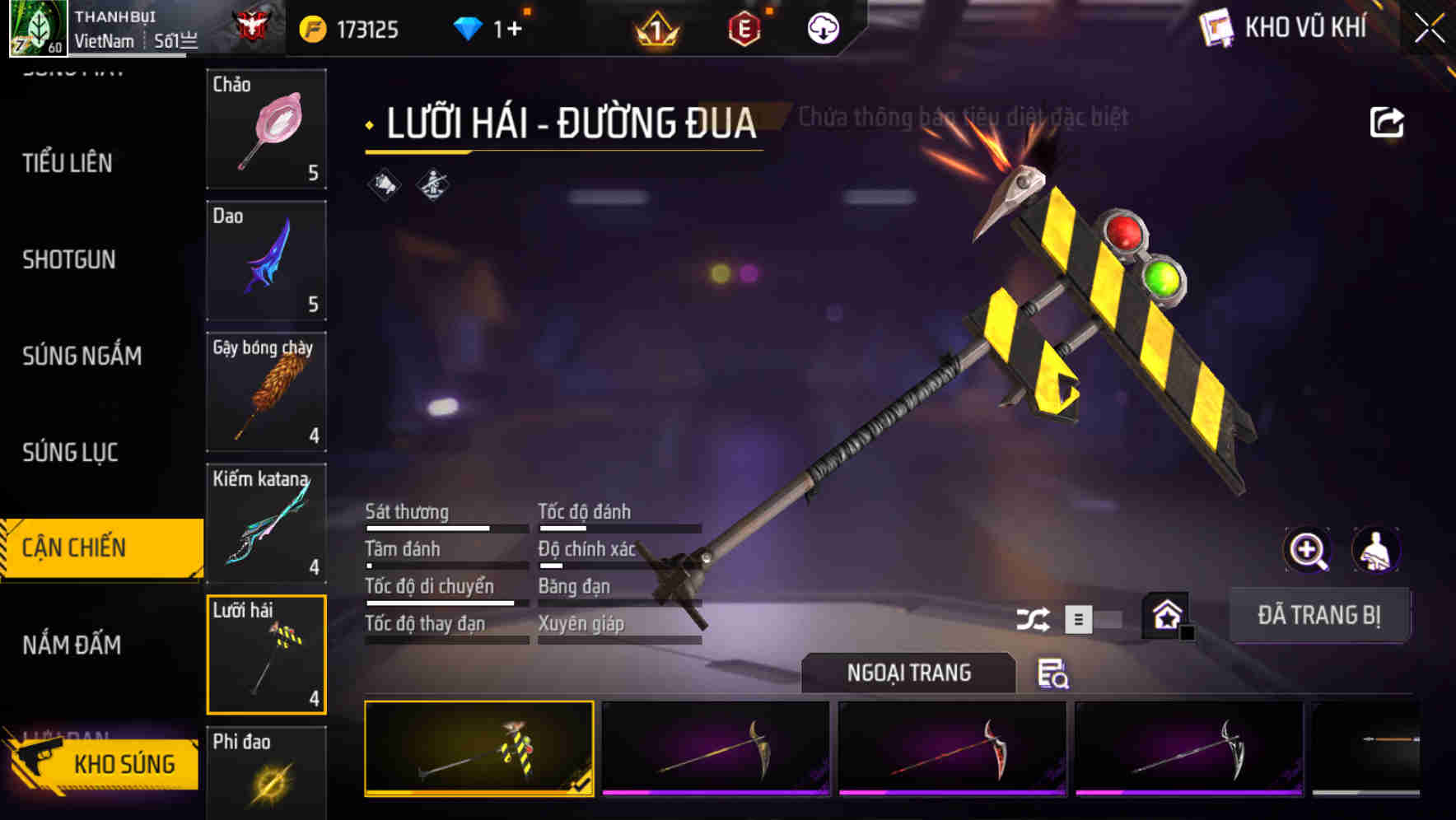The width and height of the screenshot is (1456, 820).
Task: Open the cloud download icon in top bar
Action: point(823,28)
